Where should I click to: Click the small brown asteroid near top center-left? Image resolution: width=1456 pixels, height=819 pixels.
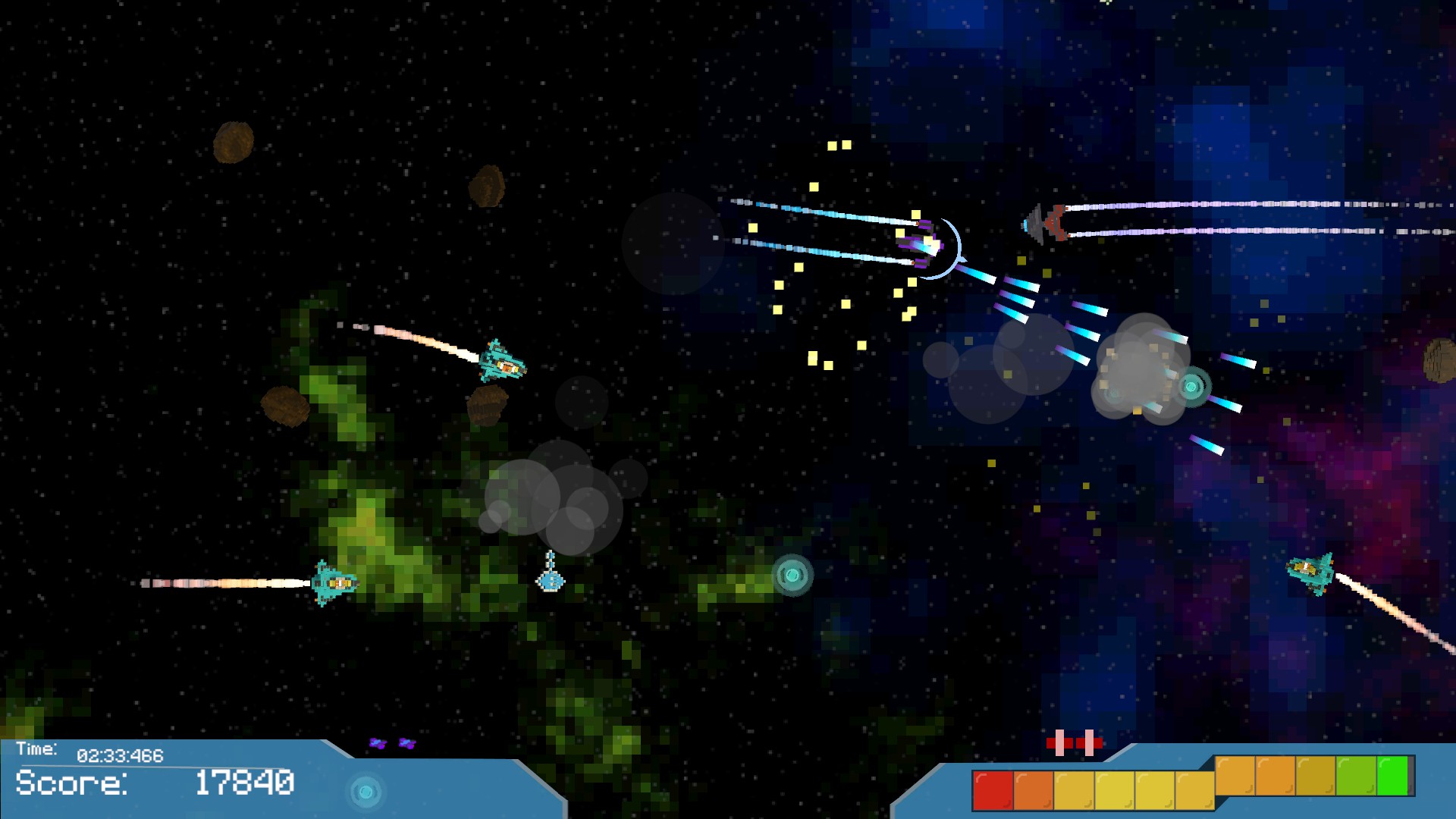(485, 186)
